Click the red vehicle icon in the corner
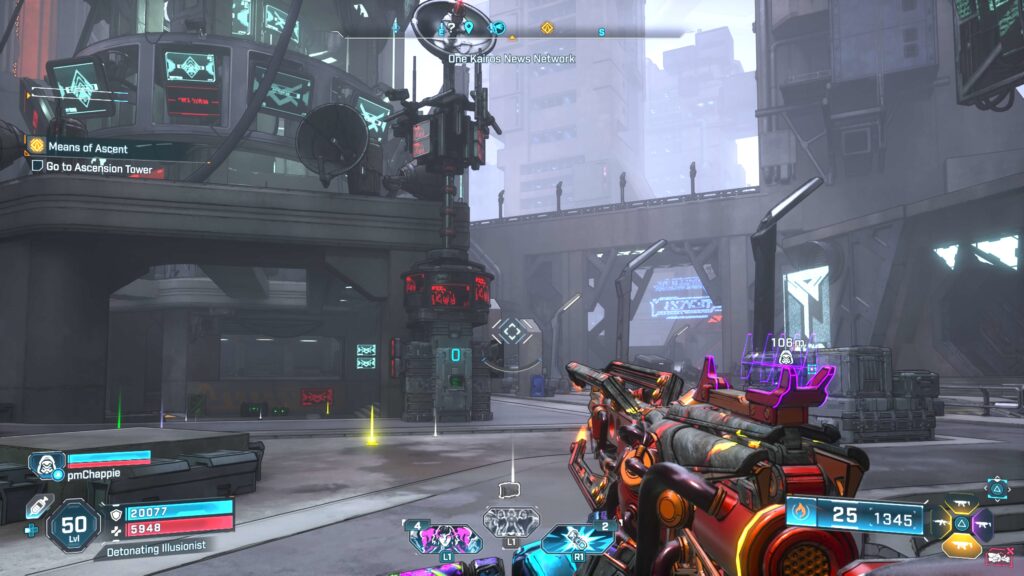The height and width of the screenshot is (576, 1024). (997, 557)
